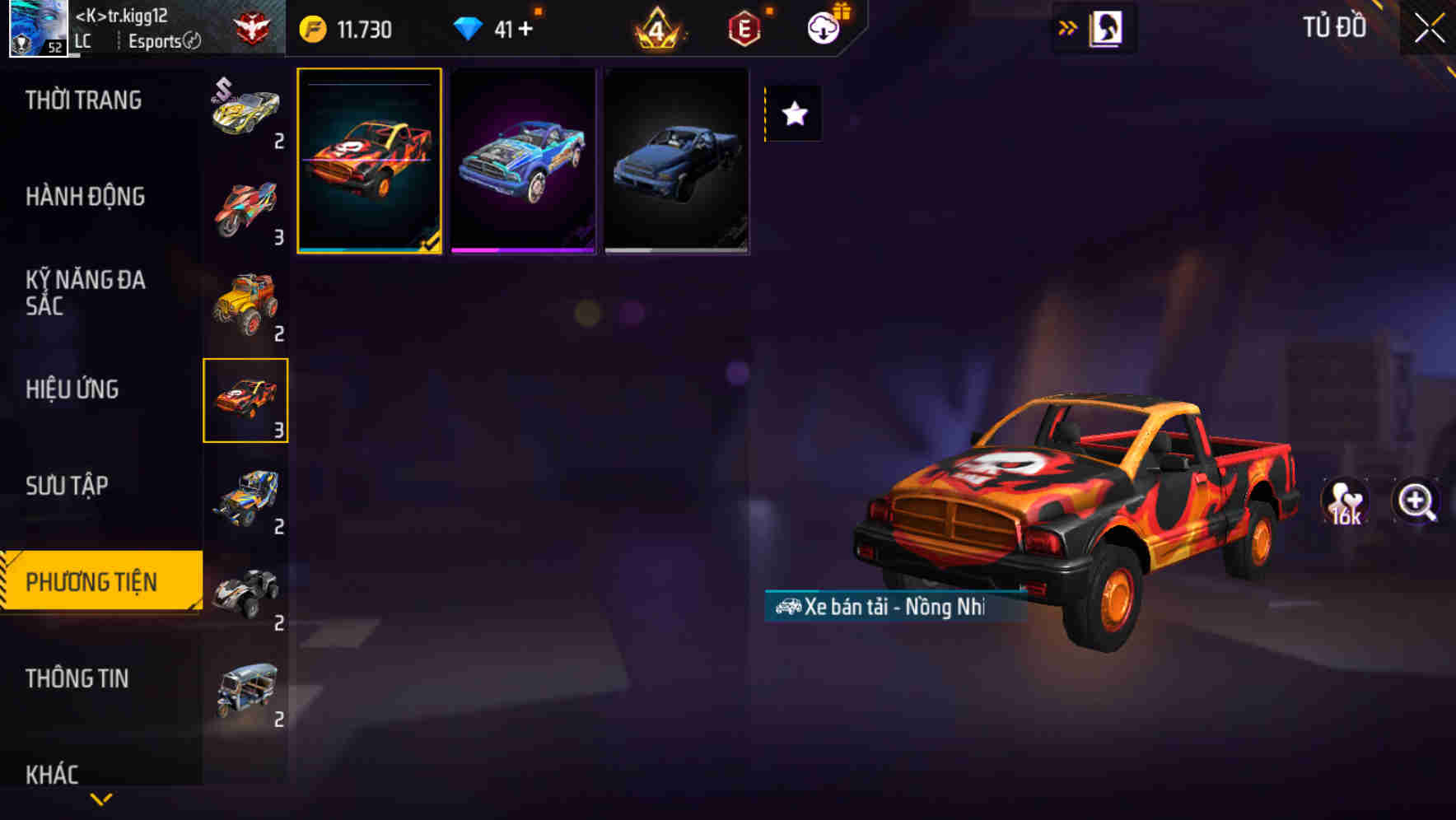
Task: Toggle the equip checkmark on flame pickup card
Action: click(x=432, y=240)
